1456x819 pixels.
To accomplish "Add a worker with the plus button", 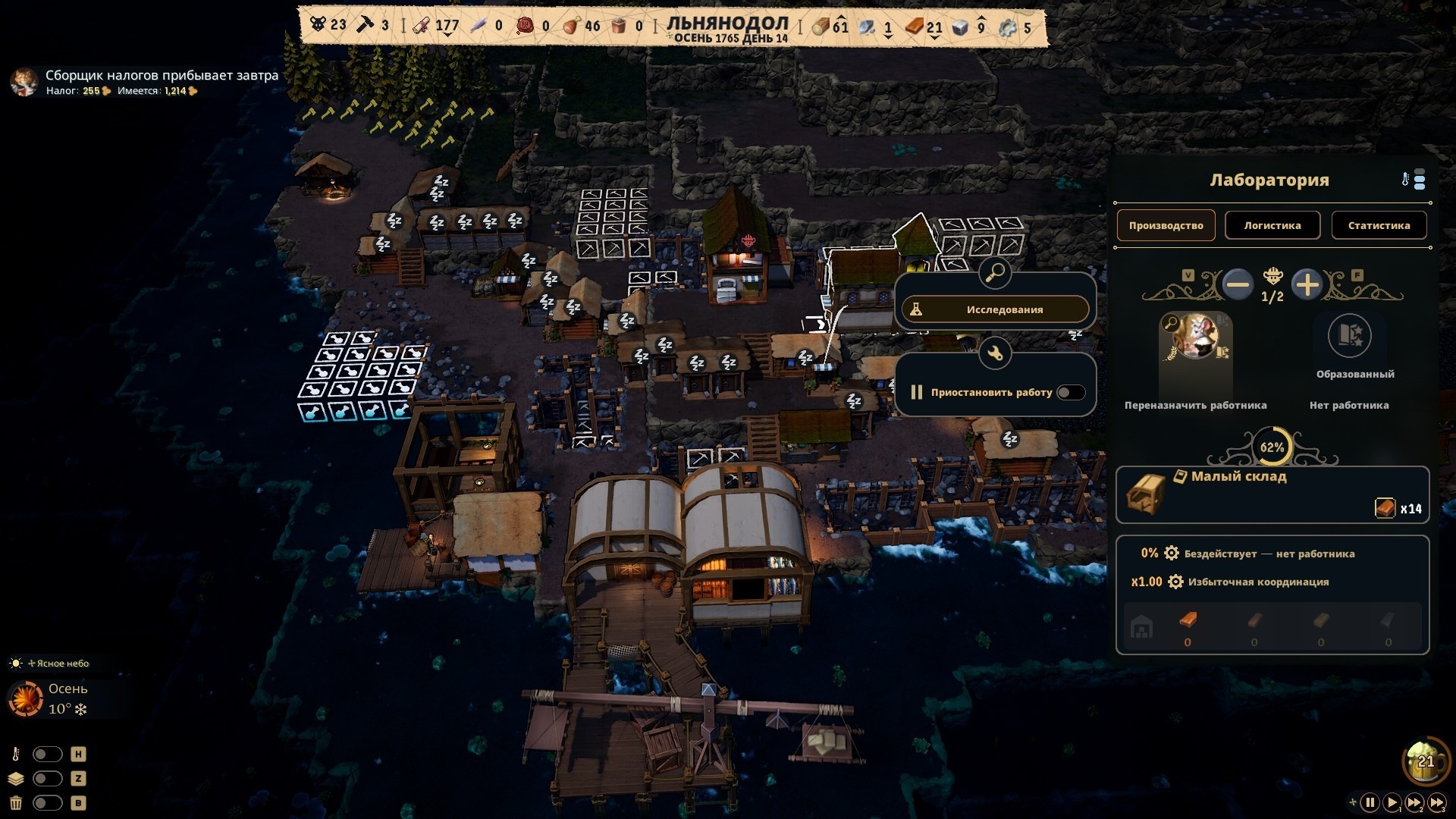I will click(x=1307, y=285).
